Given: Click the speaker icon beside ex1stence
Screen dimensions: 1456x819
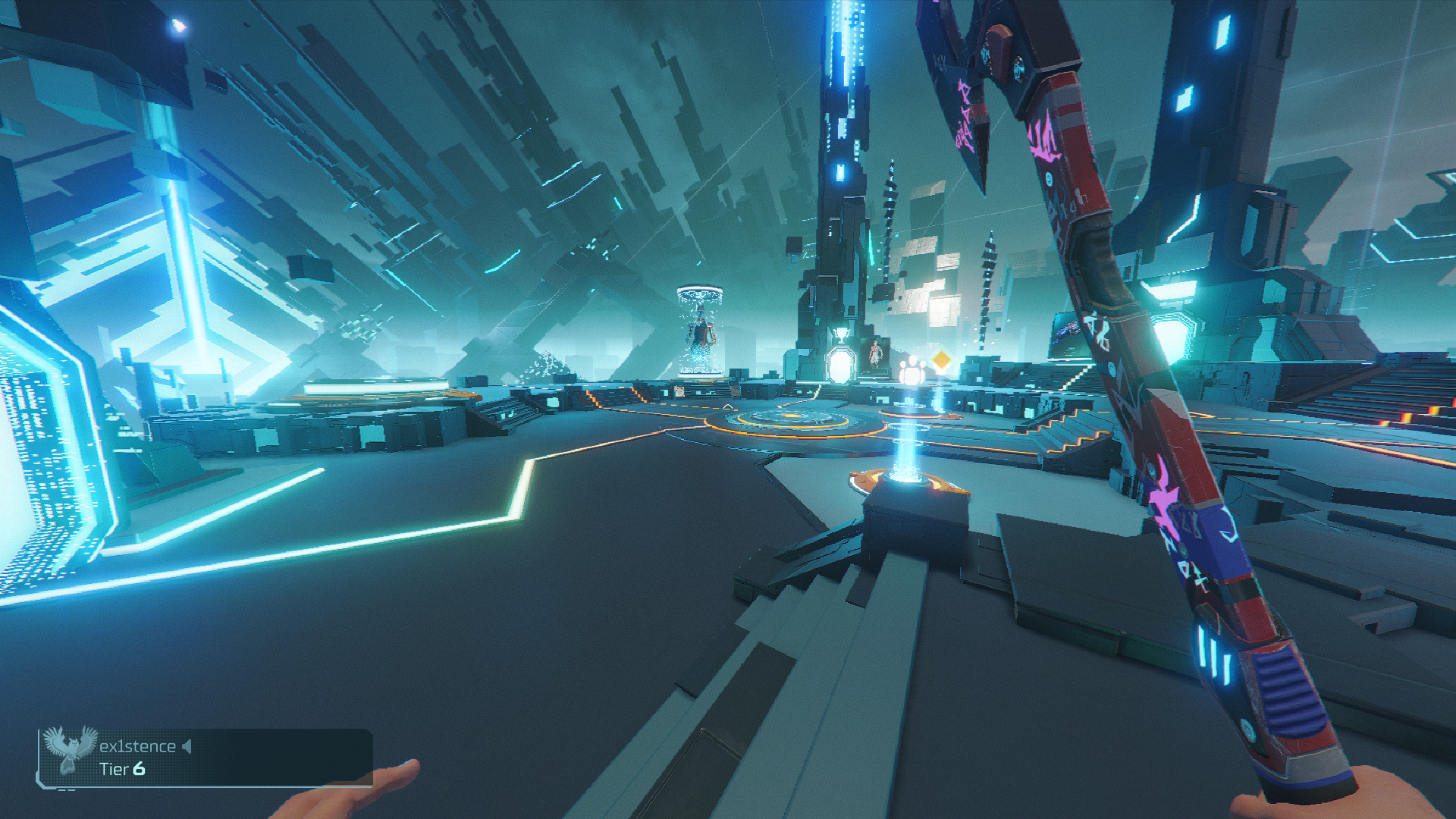Looking at the screenshot, I should point(187,747).
